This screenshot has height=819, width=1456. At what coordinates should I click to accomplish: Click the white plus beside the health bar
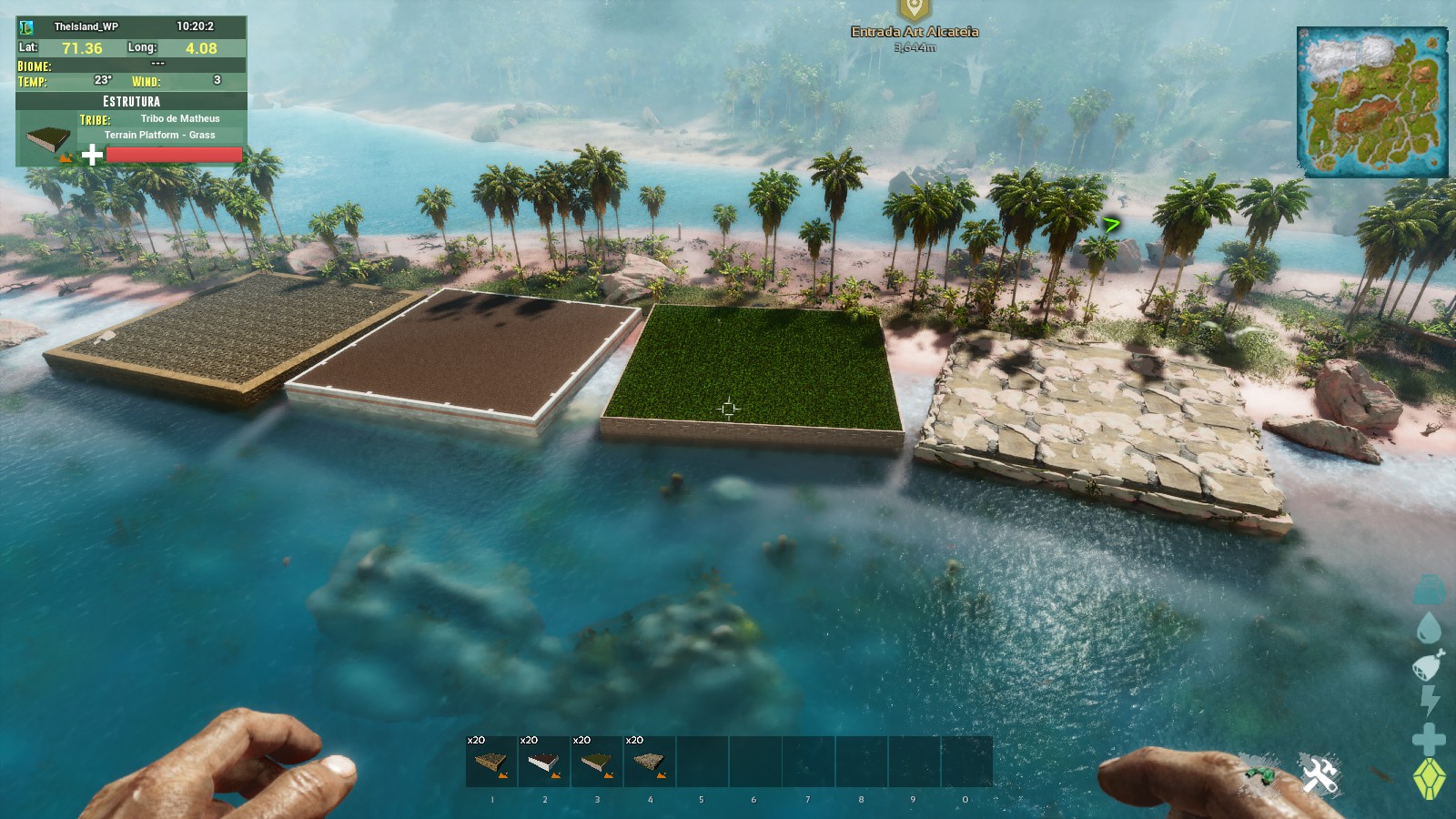(x=91, y=154)
